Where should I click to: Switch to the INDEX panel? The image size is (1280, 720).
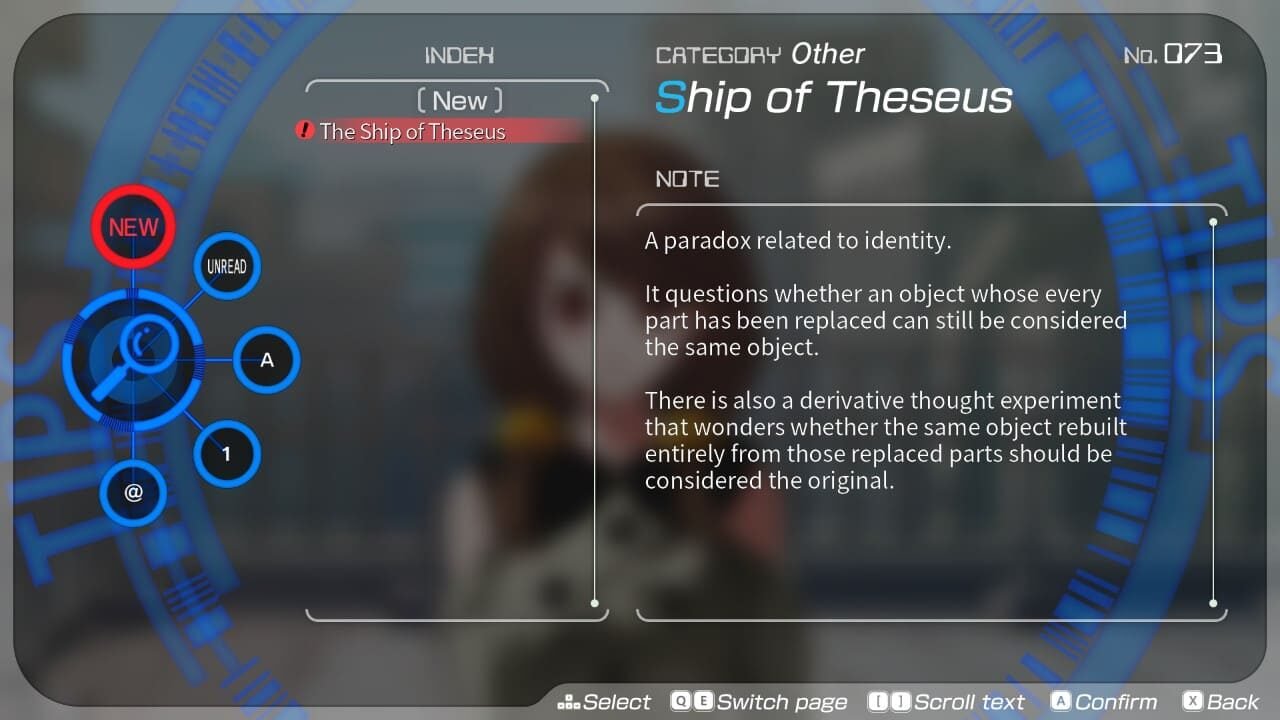[459, 55]
